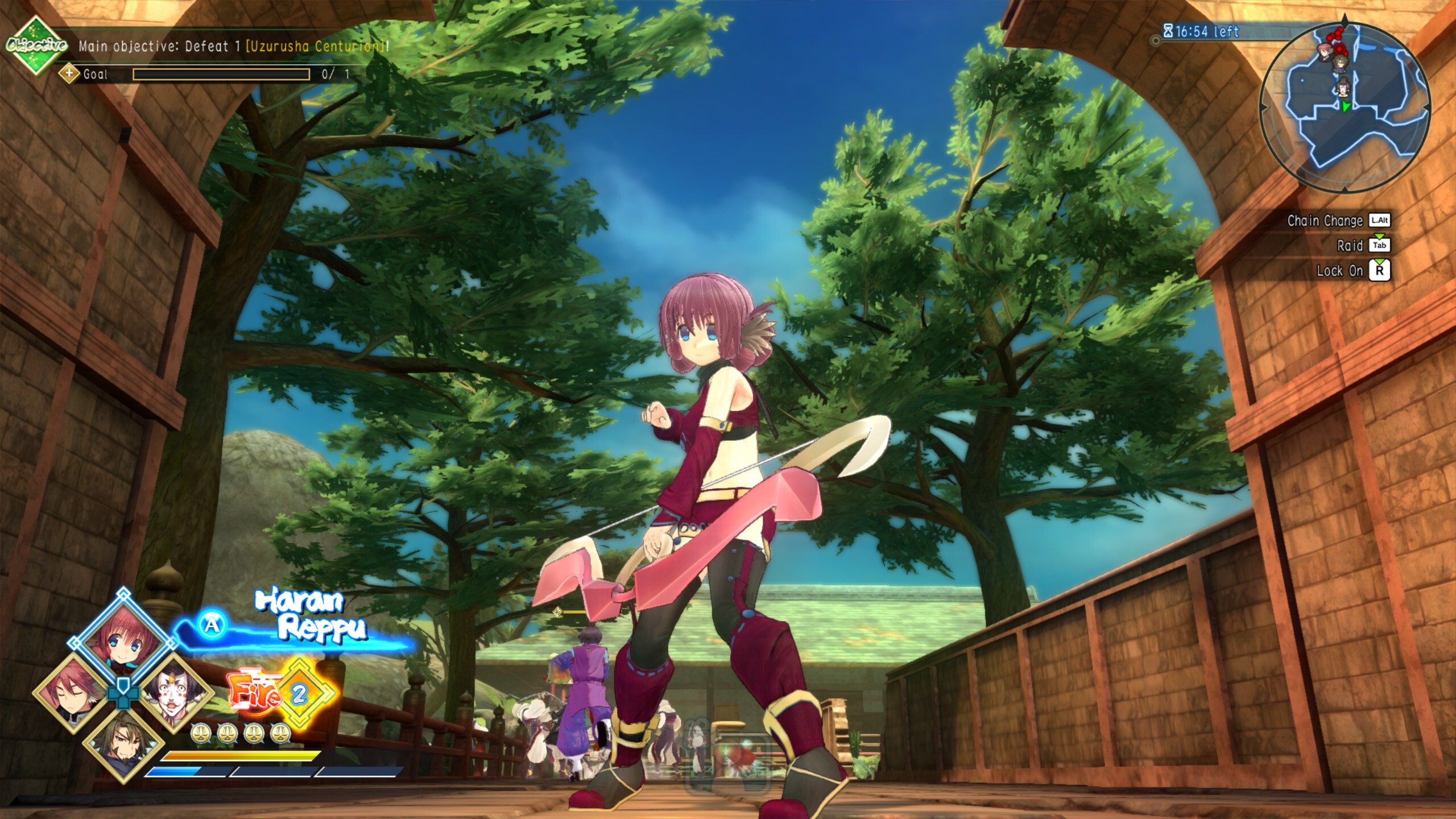
Task: Toggle Lock On via the R key indicator
Action: (x=1380, y=271)
